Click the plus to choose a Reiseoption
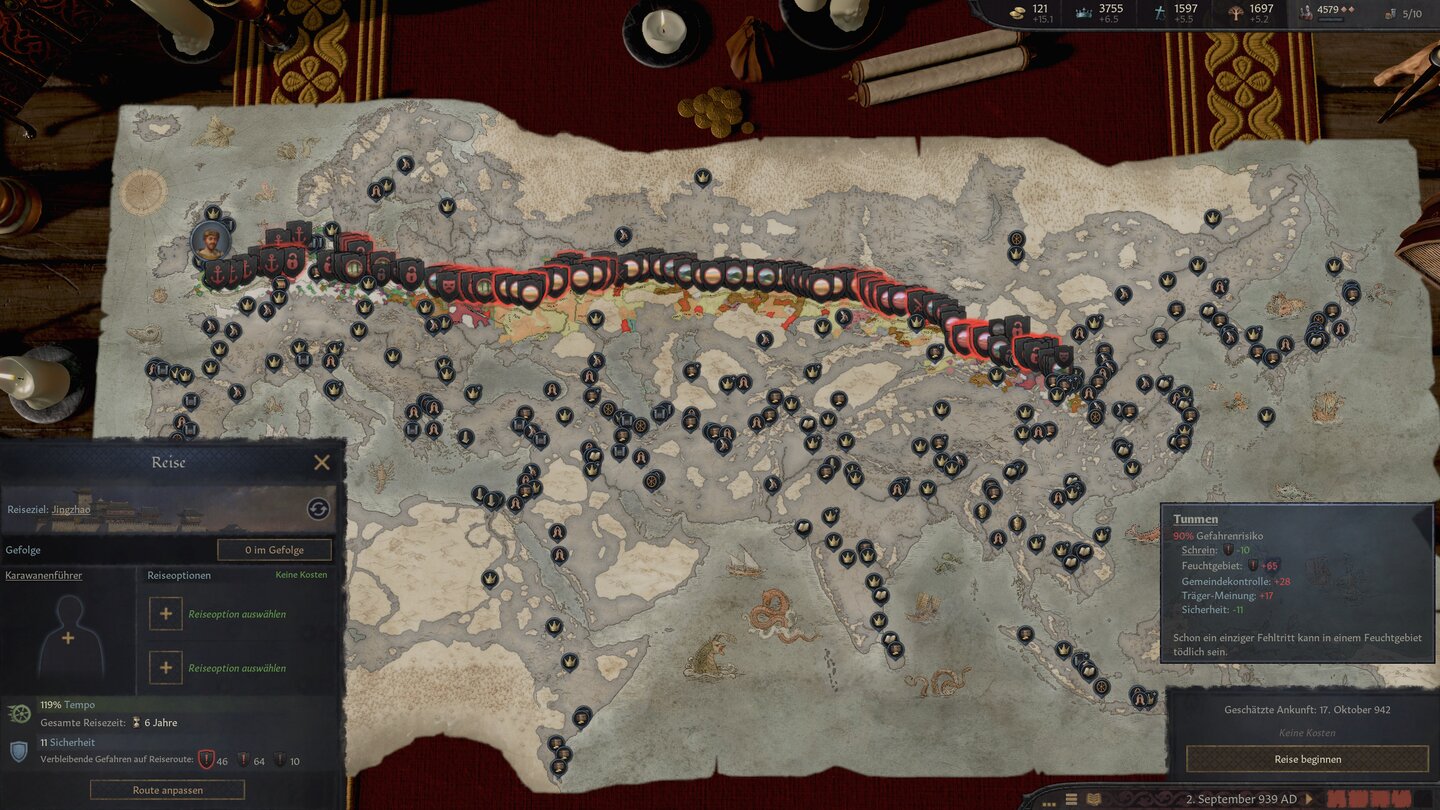The height and width of the screenshot is (810, 1440). pos(165,613)
